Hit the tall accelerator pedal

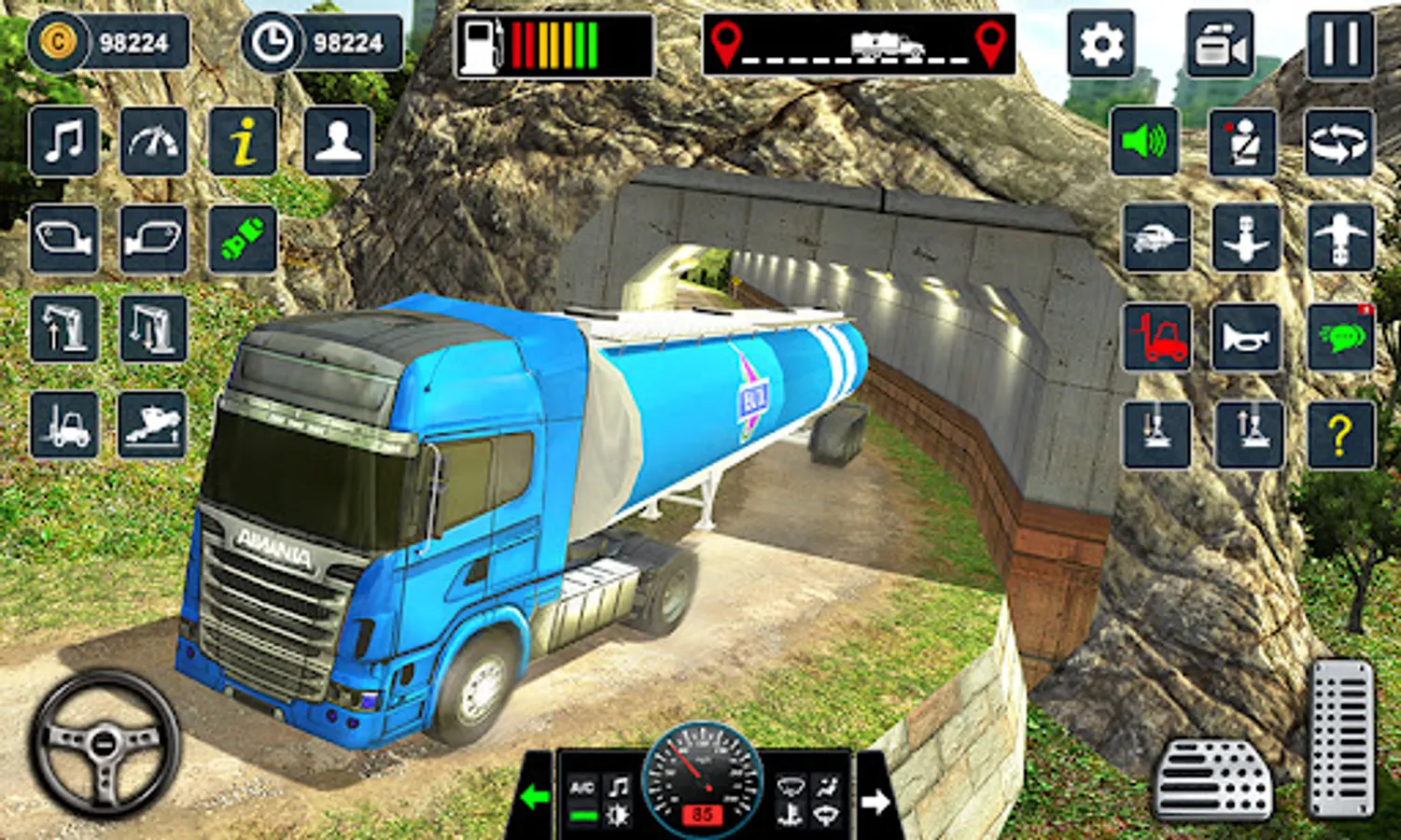[x=1341, y=737]
